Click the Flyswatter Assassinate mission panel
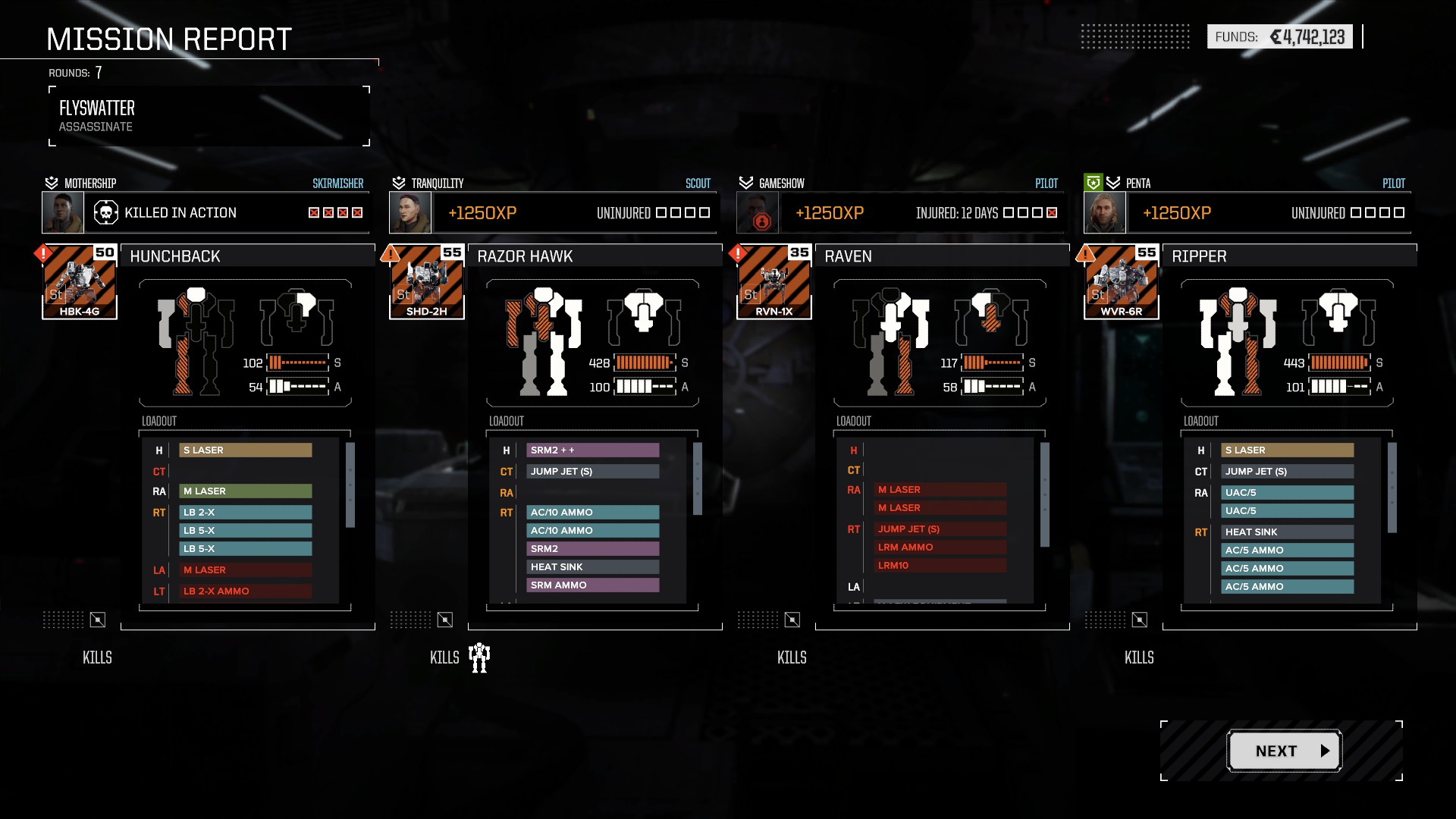This screenshot has height=819, width=1456. coord(209,116)
